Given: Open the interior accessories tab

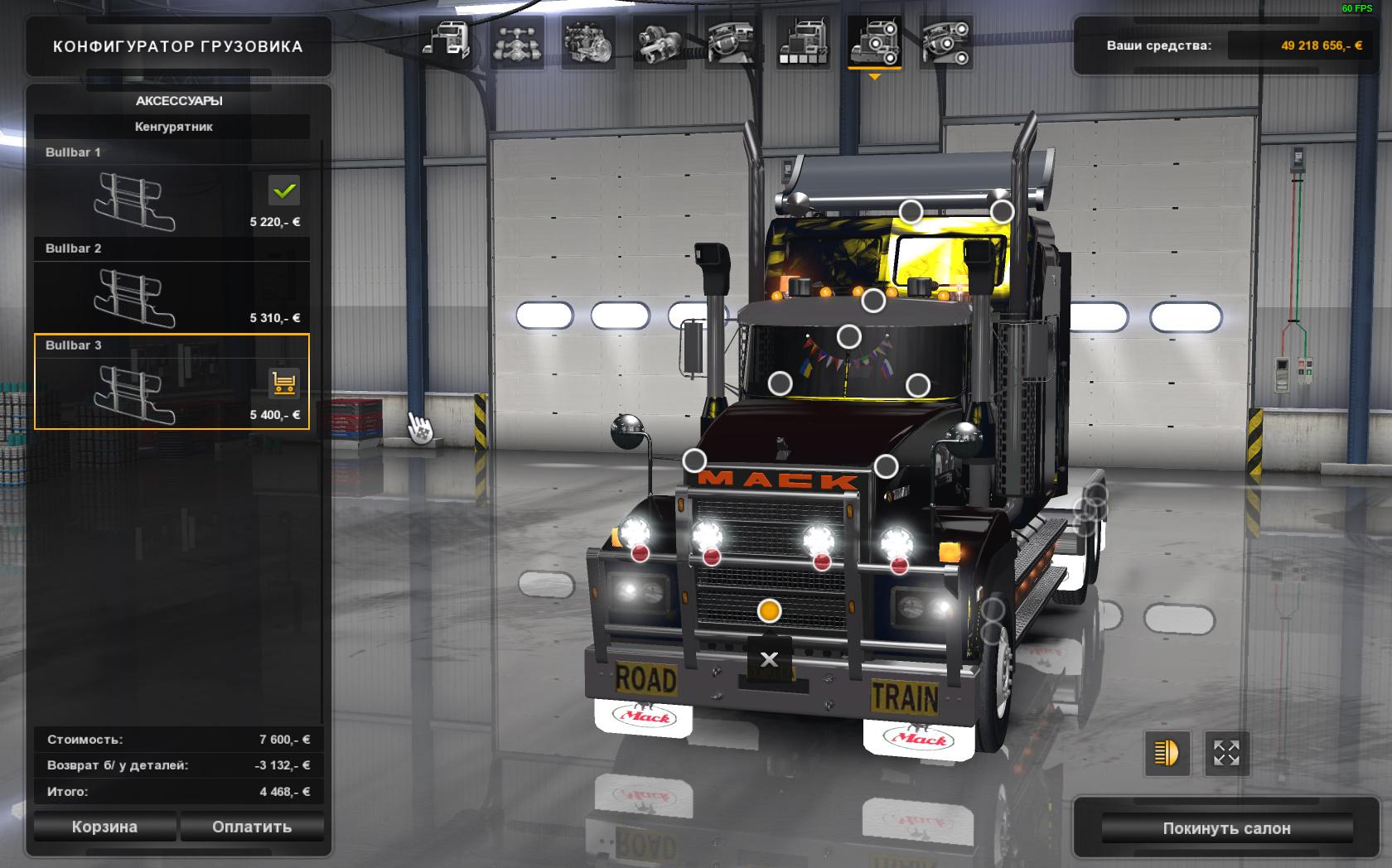Looking at the screenshot, I should point(945,41).
